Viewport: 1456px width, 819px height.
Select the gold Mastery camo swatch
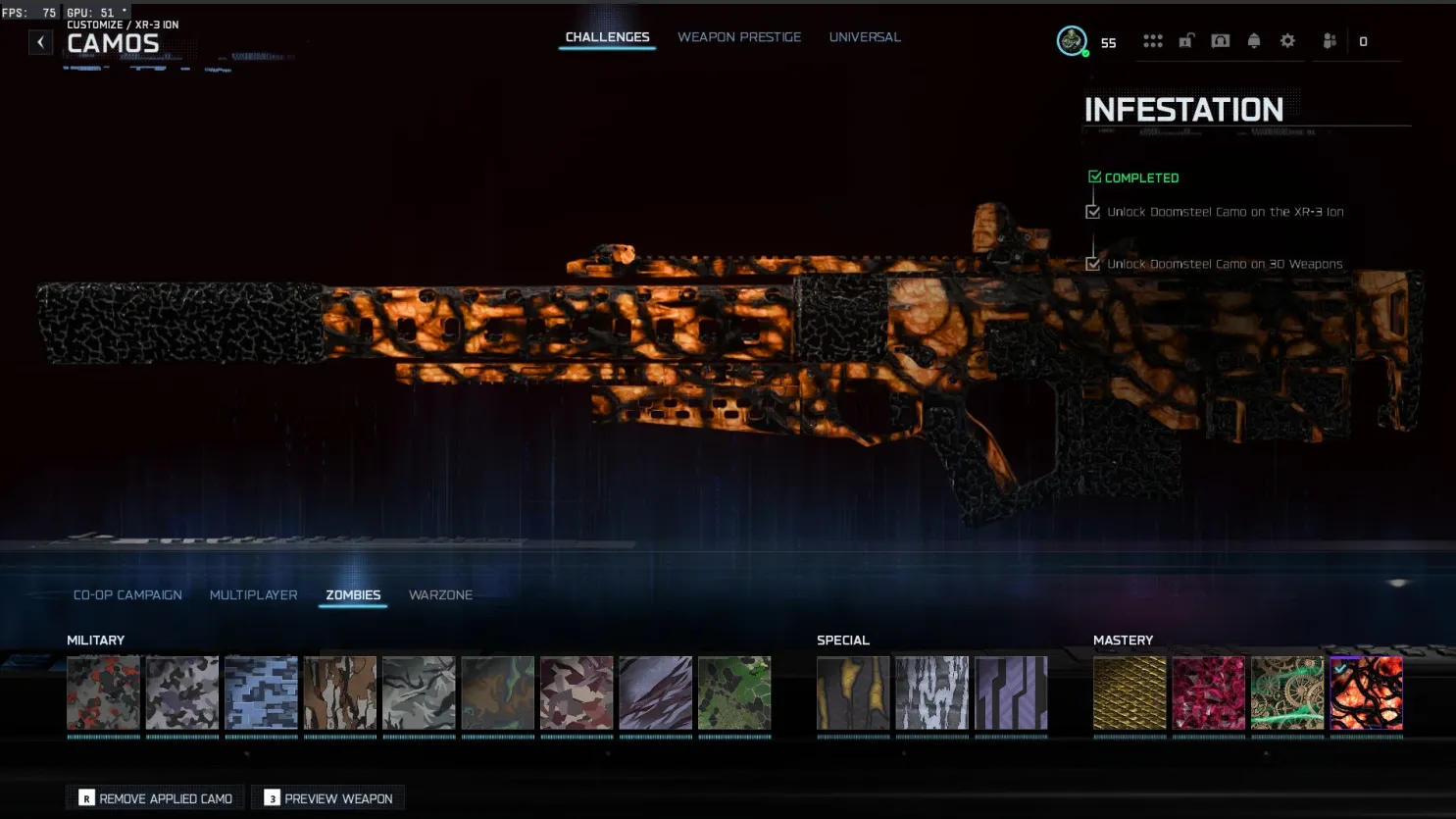click(1130, 692)
